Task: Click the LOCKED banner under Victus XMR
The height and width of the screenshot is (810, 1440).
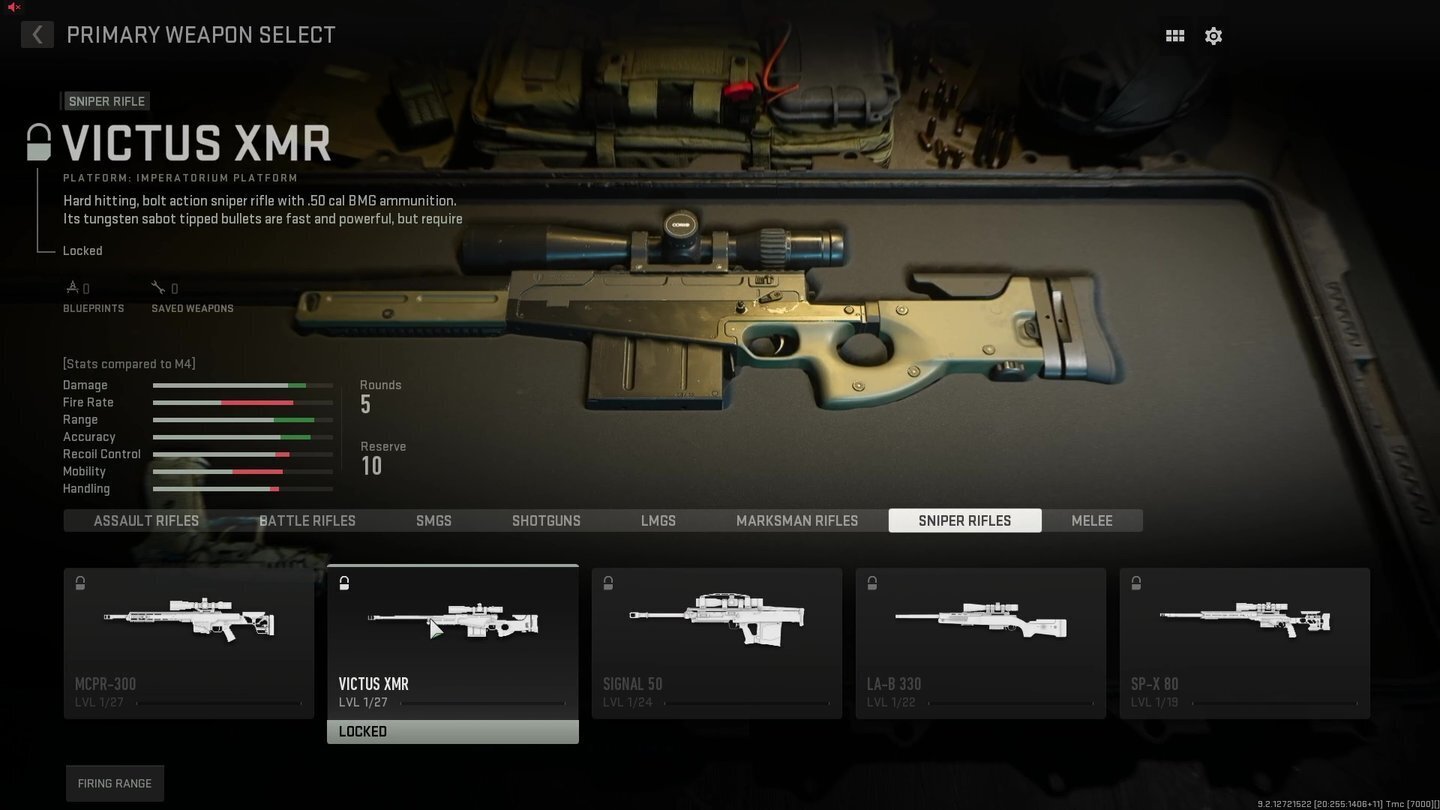Action: [x=452, y=731]
